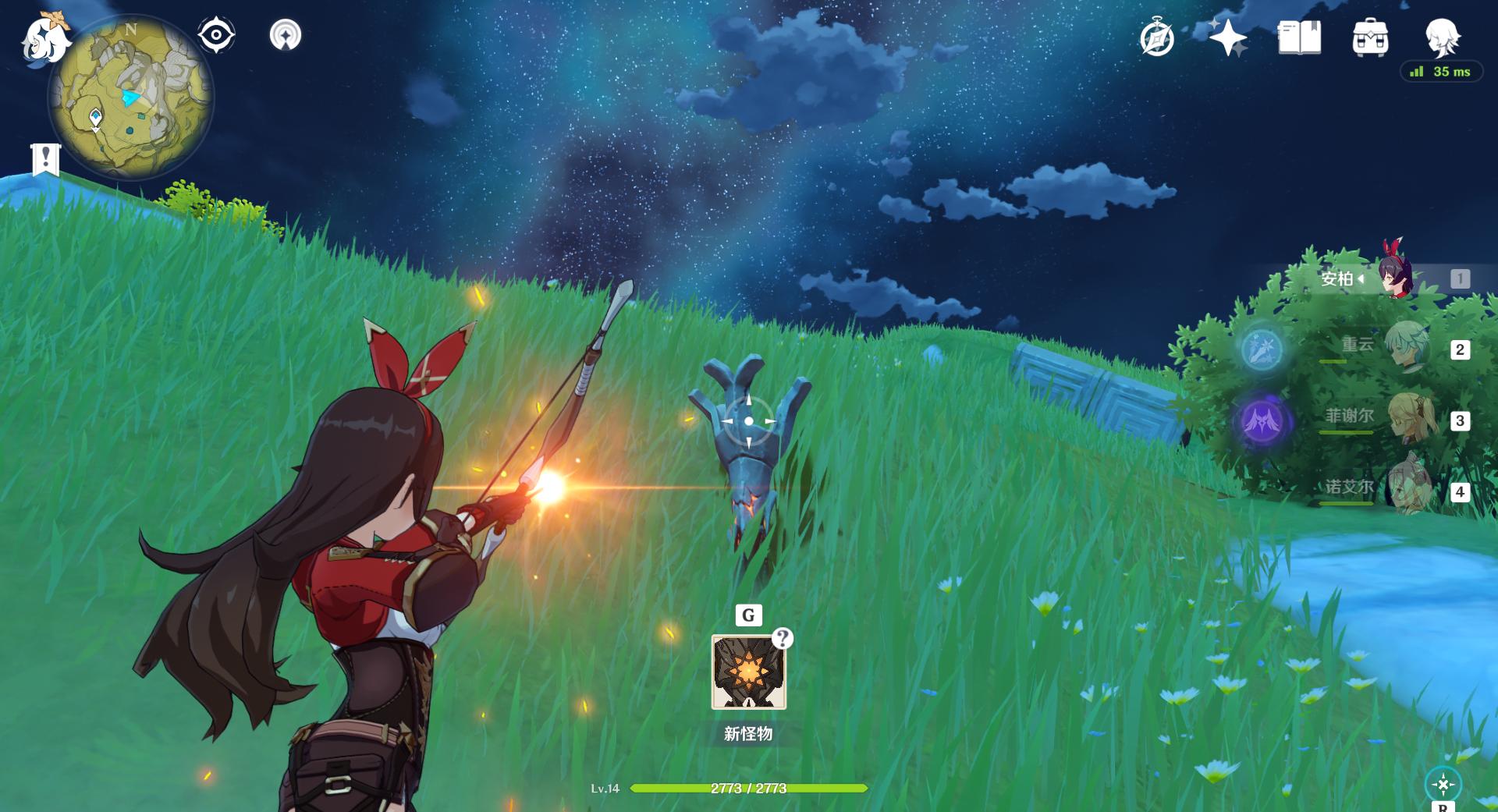Screen dimensions: 1498x812
Task: Open the quest exclamation bookmark
Action: 45,159
